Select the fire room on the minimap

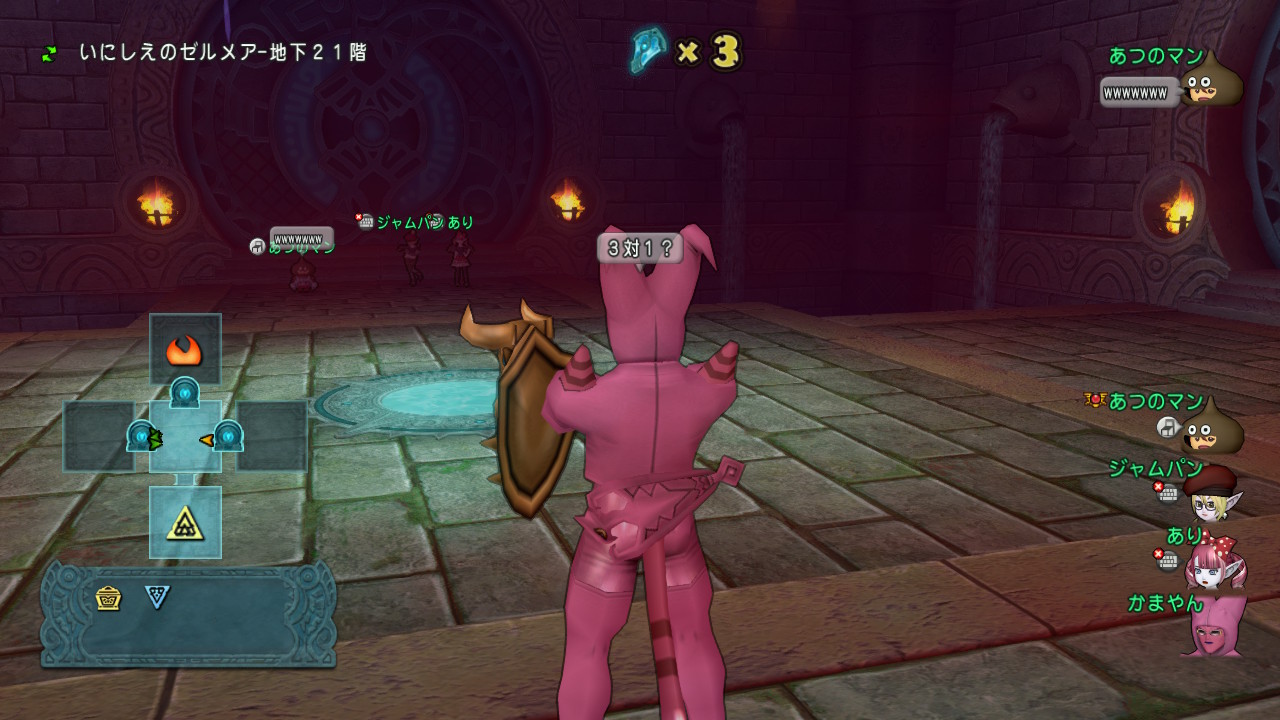click(x=185, y=349)
